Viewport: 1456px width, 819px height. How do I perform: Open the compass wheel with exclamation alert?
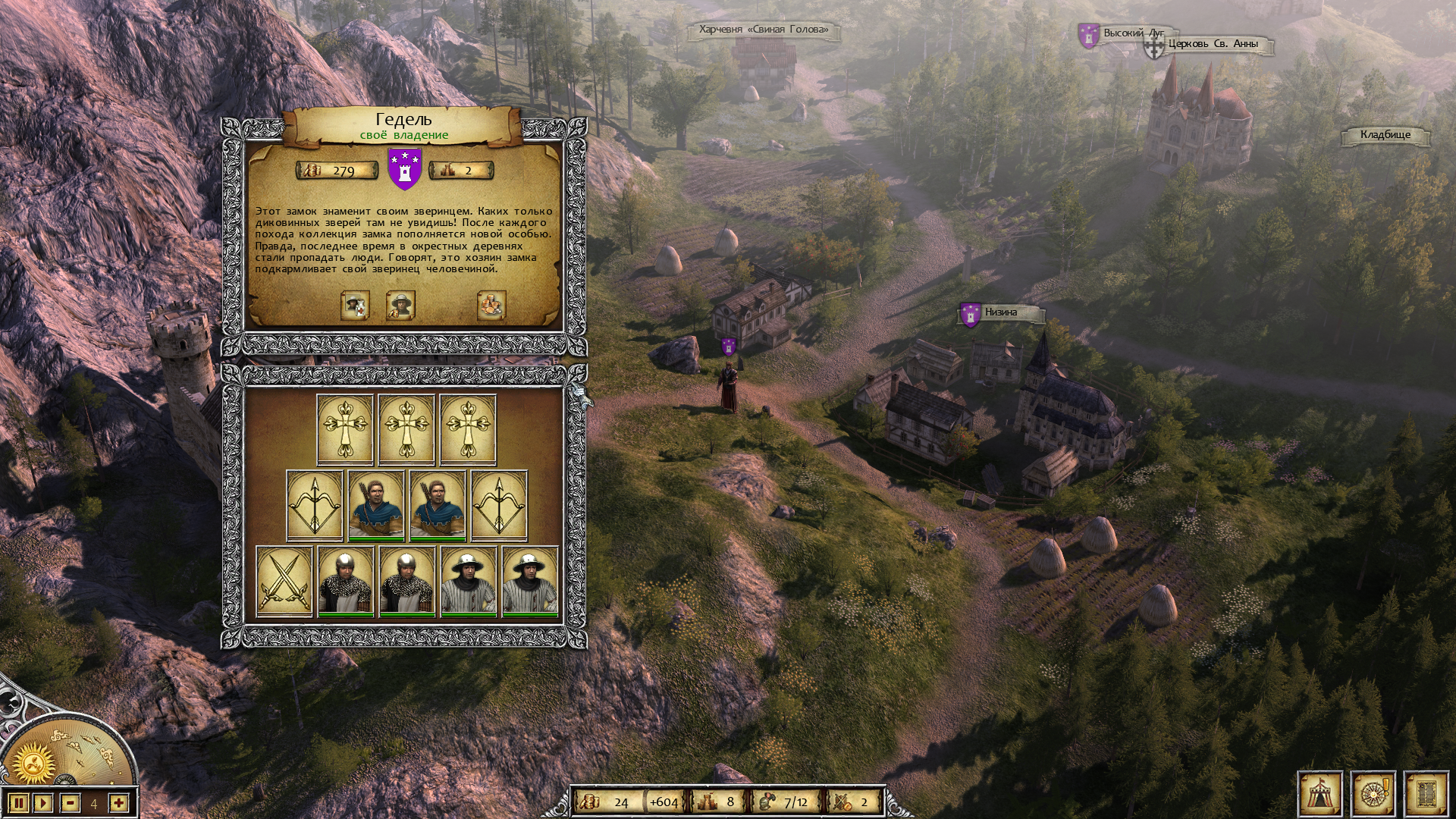click(x=1372, y=795)
